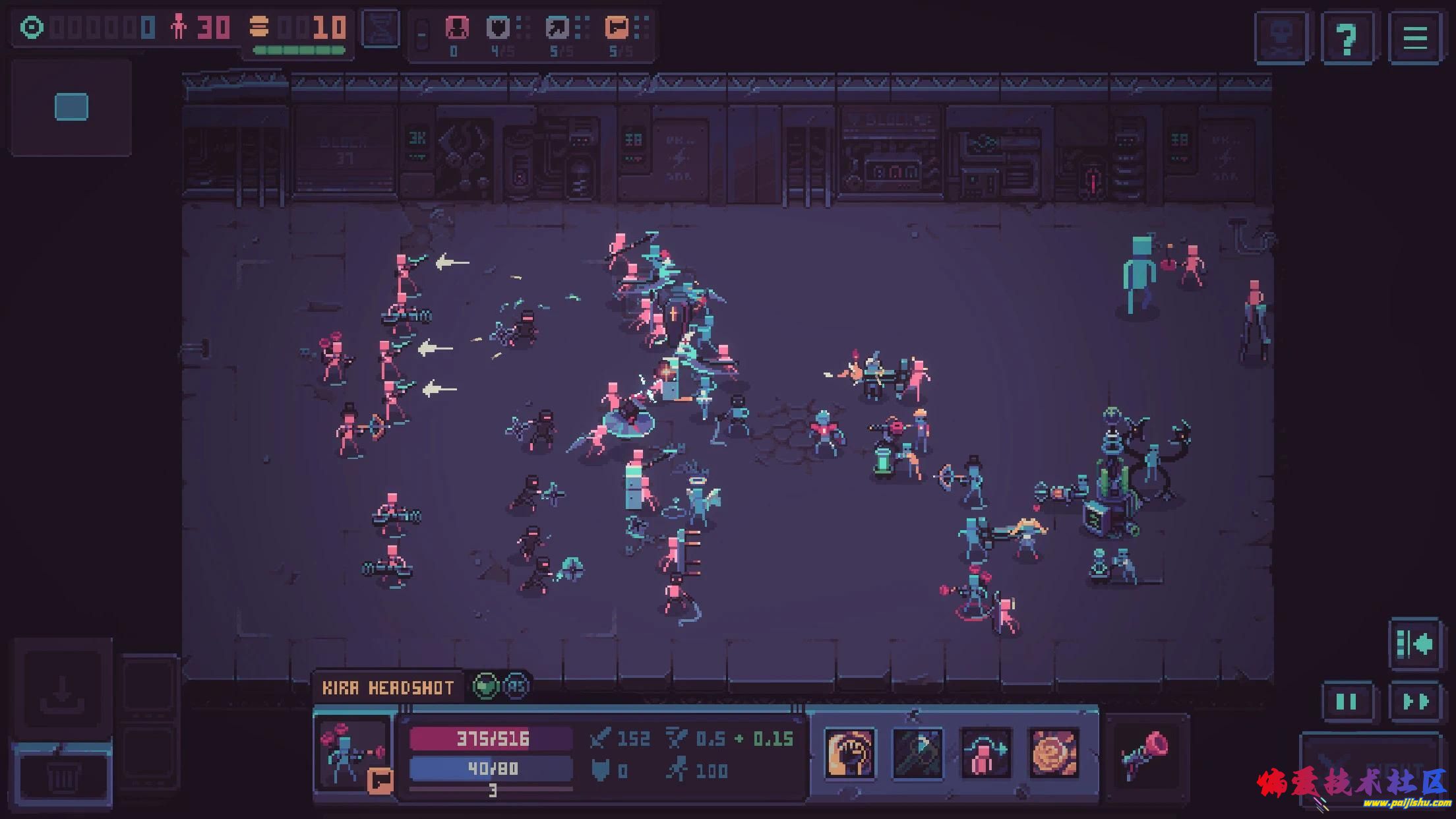This screenshot has width=1456, height=819.
Task: Click the collapse panel arrow button
Action: pyautogui.click(x=1415, y=644)
